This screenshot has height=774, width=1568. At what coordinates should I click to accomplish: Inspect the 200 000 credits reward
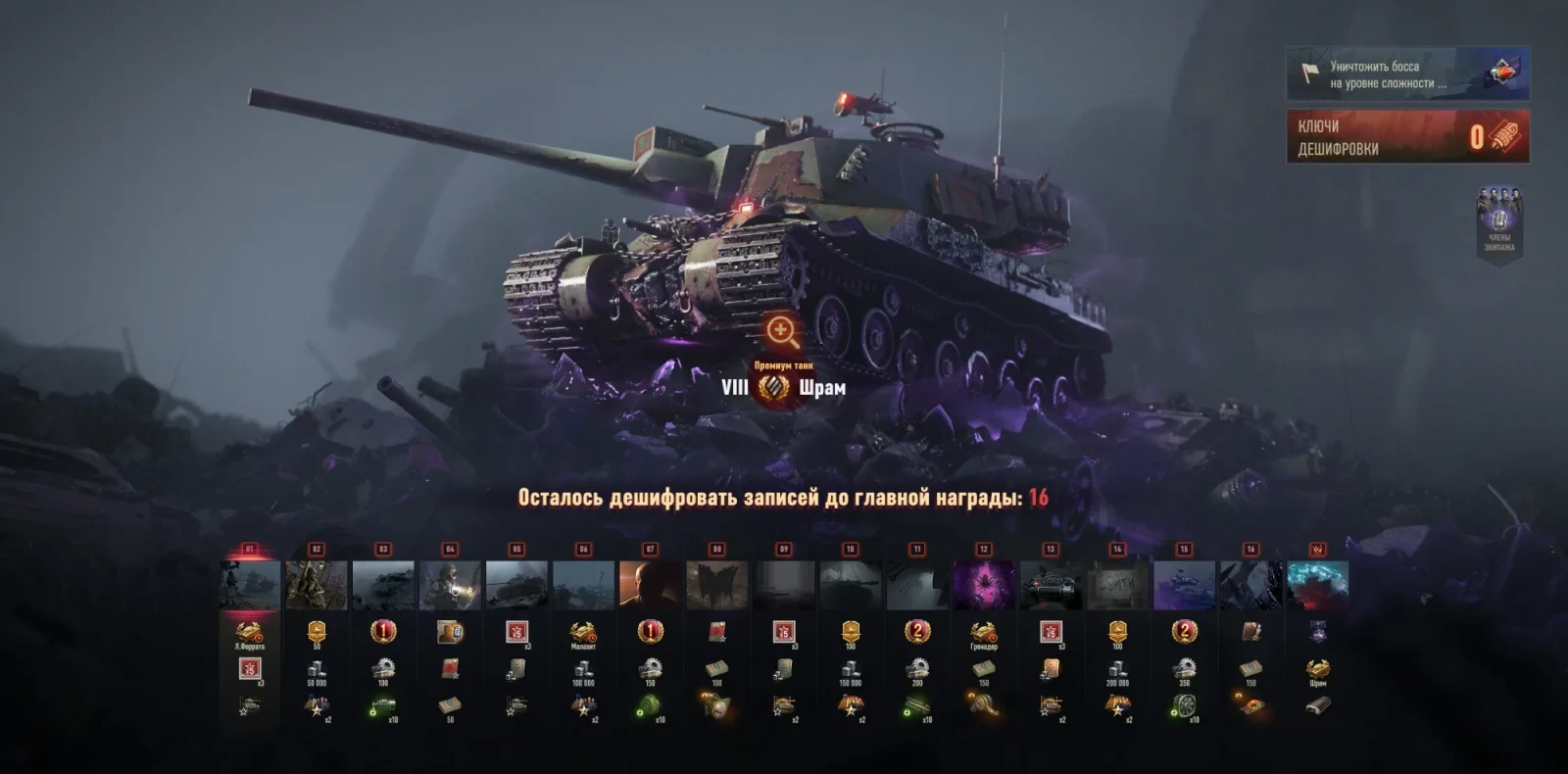tap(1117, 671)
